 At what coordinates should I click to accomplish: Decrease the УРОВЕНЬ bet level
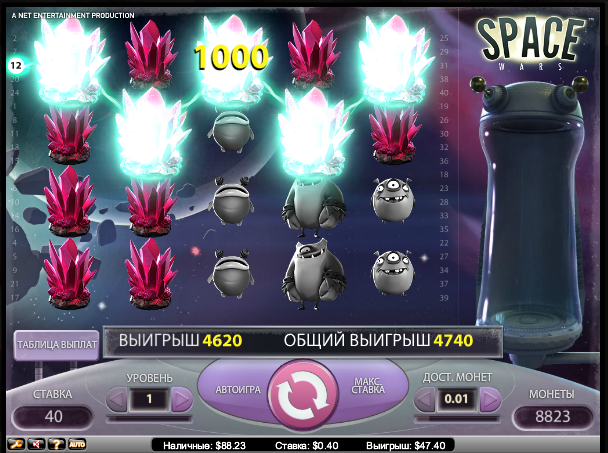pyautogui.click(x=117, y=400)
